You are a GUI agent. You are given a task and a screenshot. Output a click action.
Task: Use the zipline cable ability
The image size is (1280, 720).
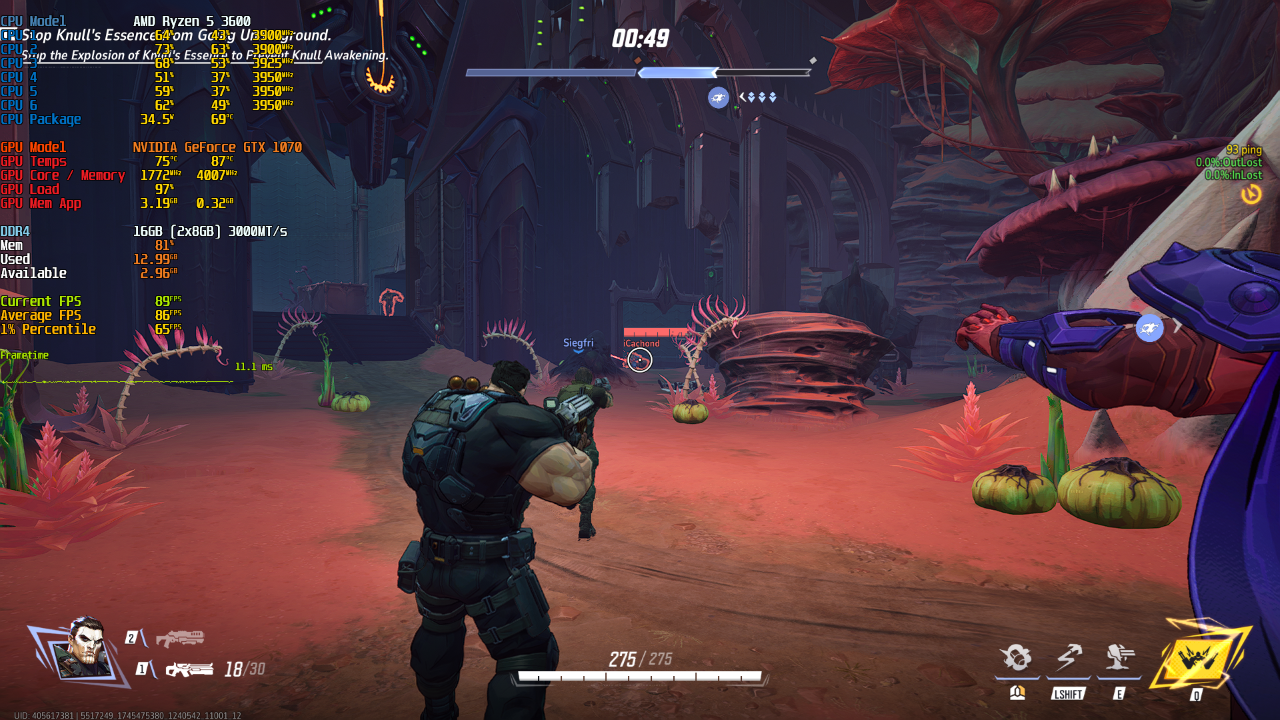tap(1068, 658)
